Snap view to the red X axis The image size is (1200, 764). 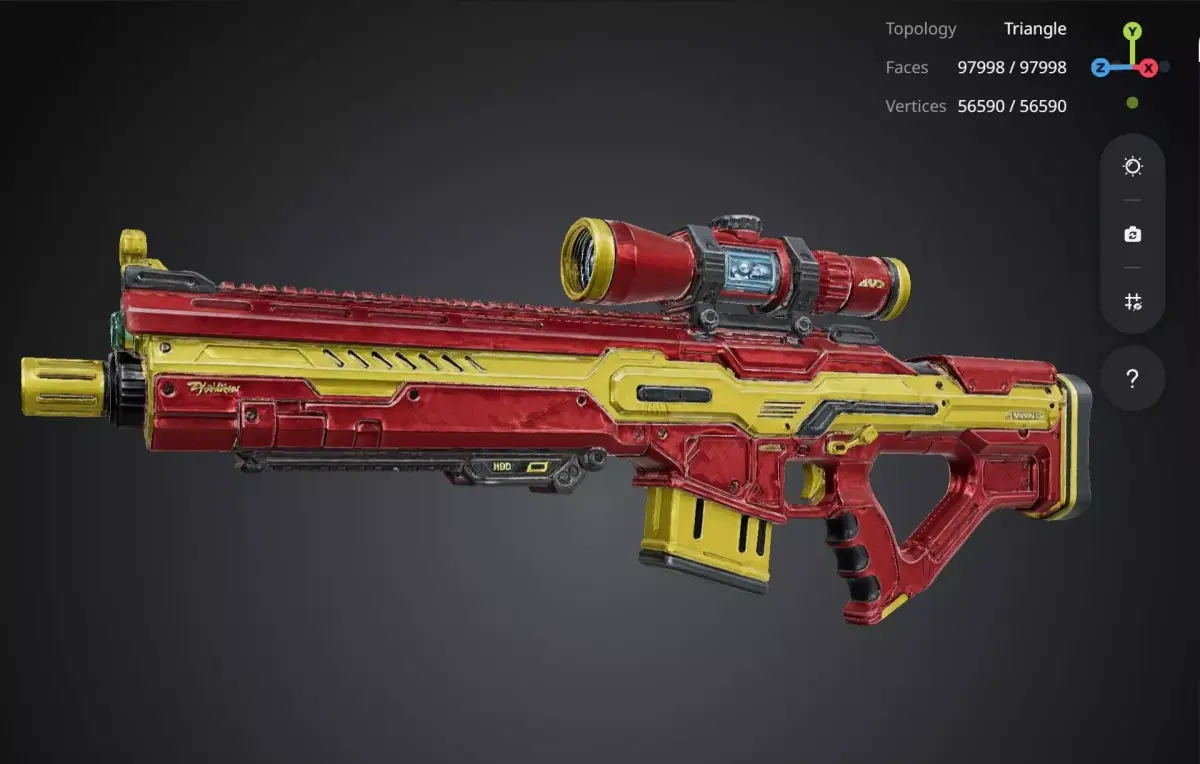click(x=1149, y=68)
